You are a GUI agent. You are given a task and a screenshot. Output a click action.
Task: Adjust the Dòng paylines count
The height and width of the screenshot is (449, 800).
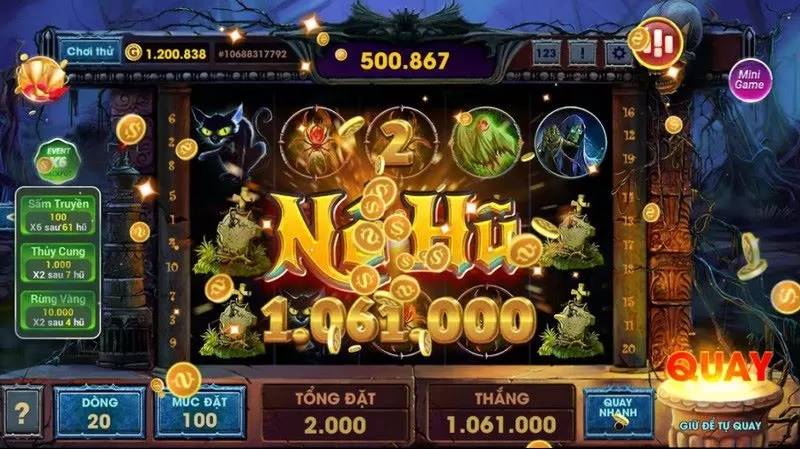[x=100, y=411]
